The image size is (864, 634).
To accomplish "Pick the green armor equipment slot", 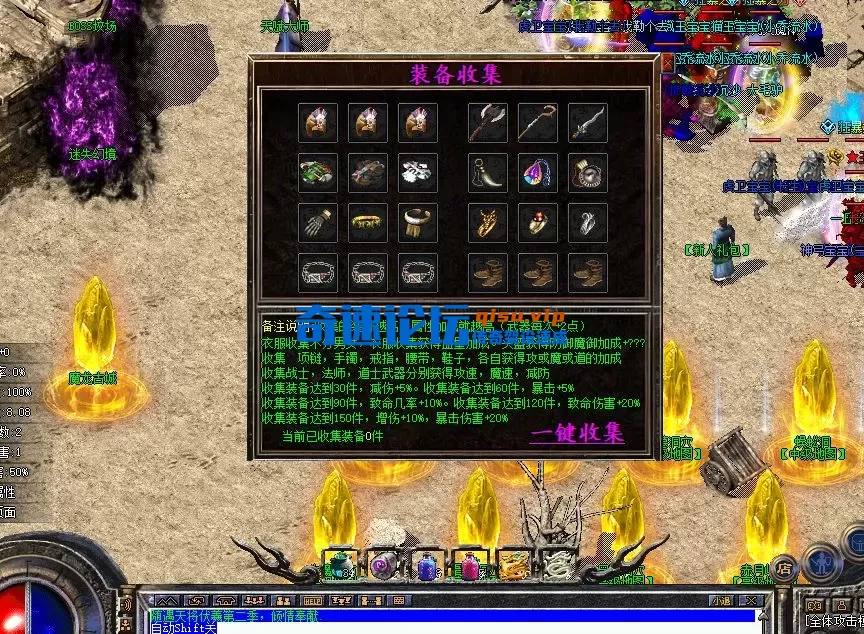I will [x=318, y=173].
